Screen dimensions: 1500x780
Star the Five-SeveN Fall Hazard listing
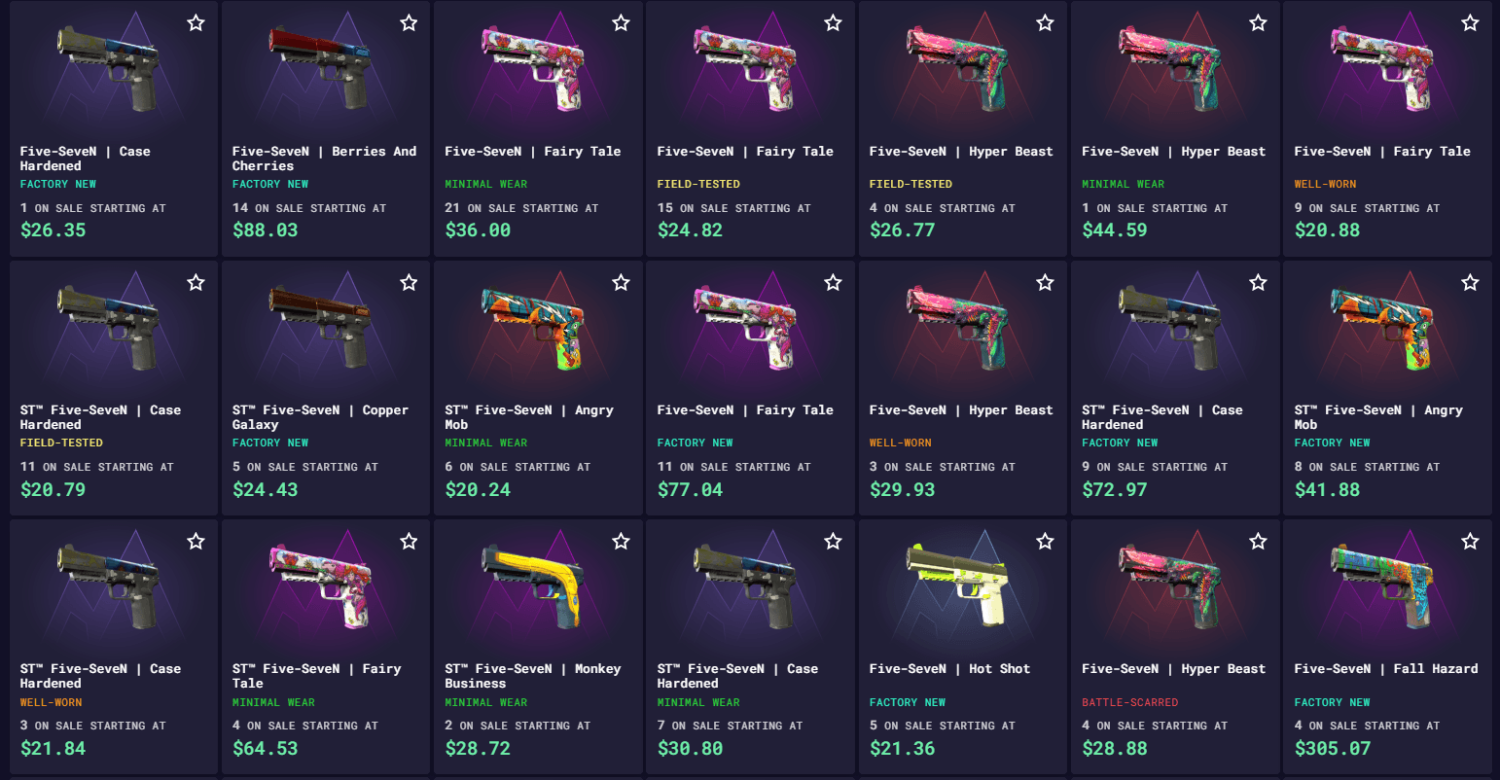pos(1468,540)
